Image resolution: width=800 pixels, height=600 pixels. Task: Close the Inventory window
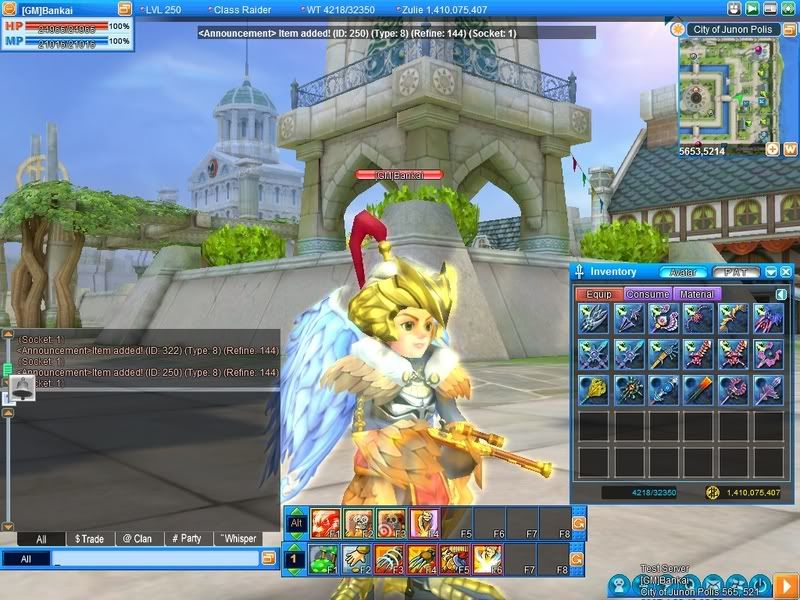[786, 272]
